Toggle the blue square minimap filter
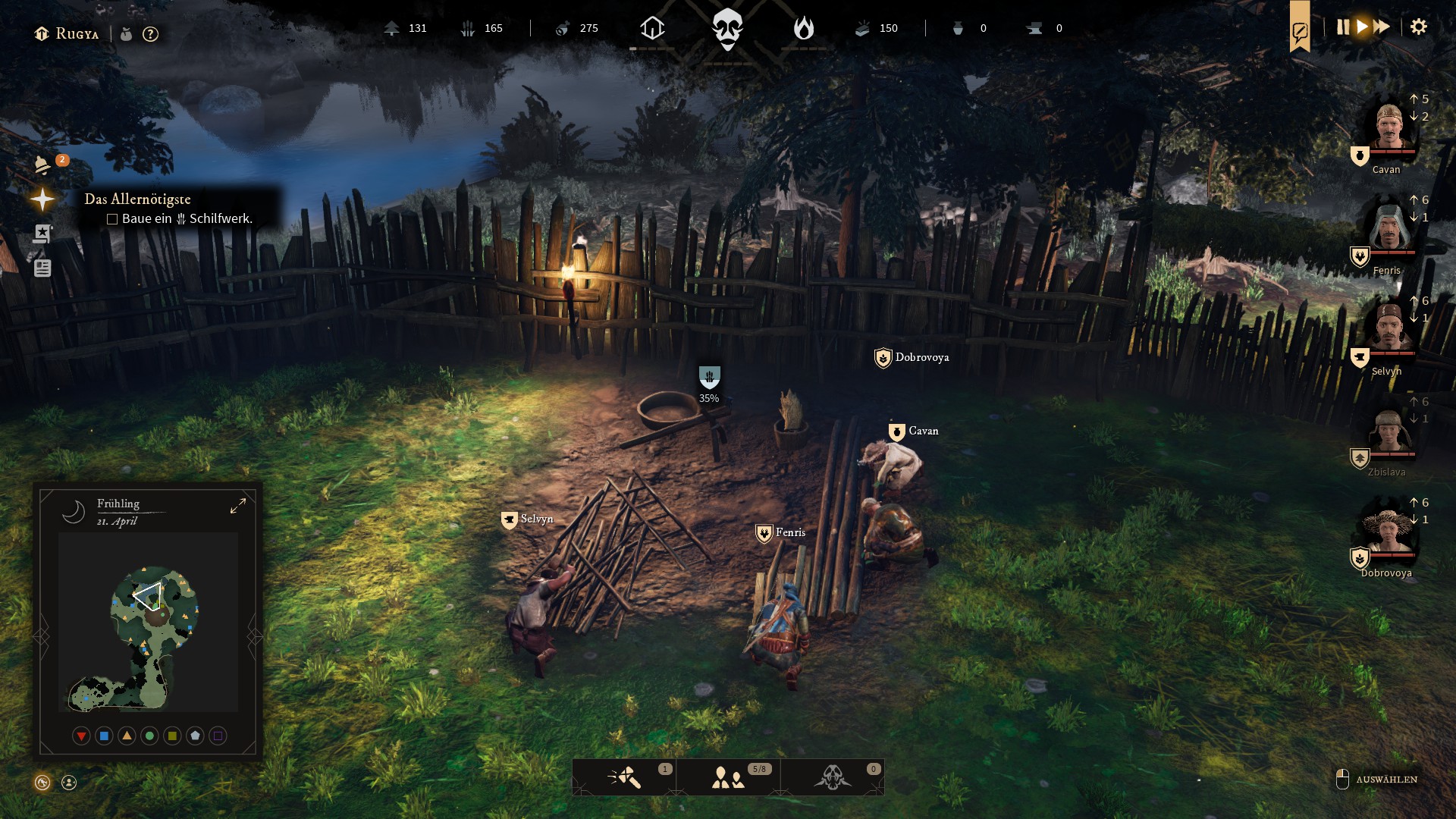Viewport: 1456px width, 819px height. coord(104,736)
